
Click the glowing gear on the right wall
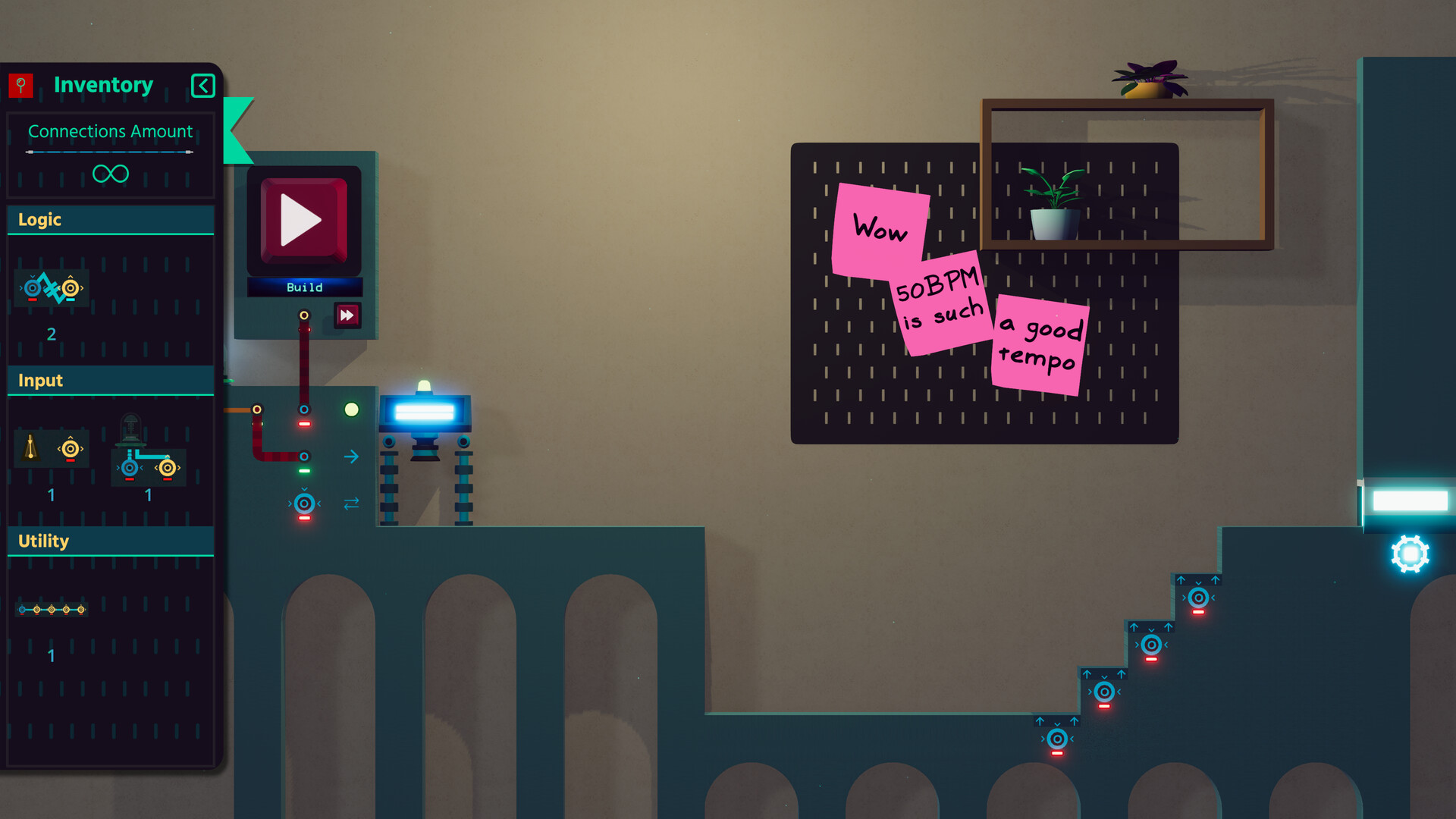pos(1410,554)
